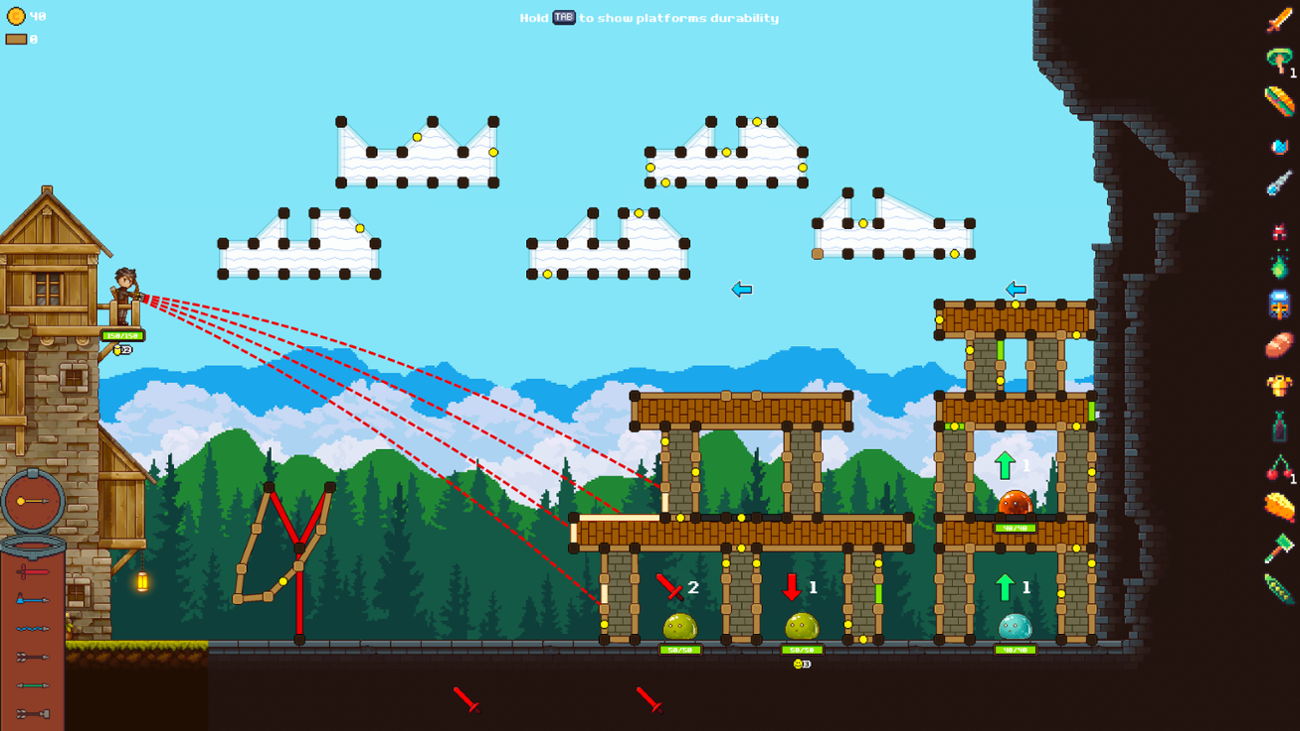Screen dimensions: 1300x731
Task: Pick the green arrow ammo type
Action: point(31,683)
